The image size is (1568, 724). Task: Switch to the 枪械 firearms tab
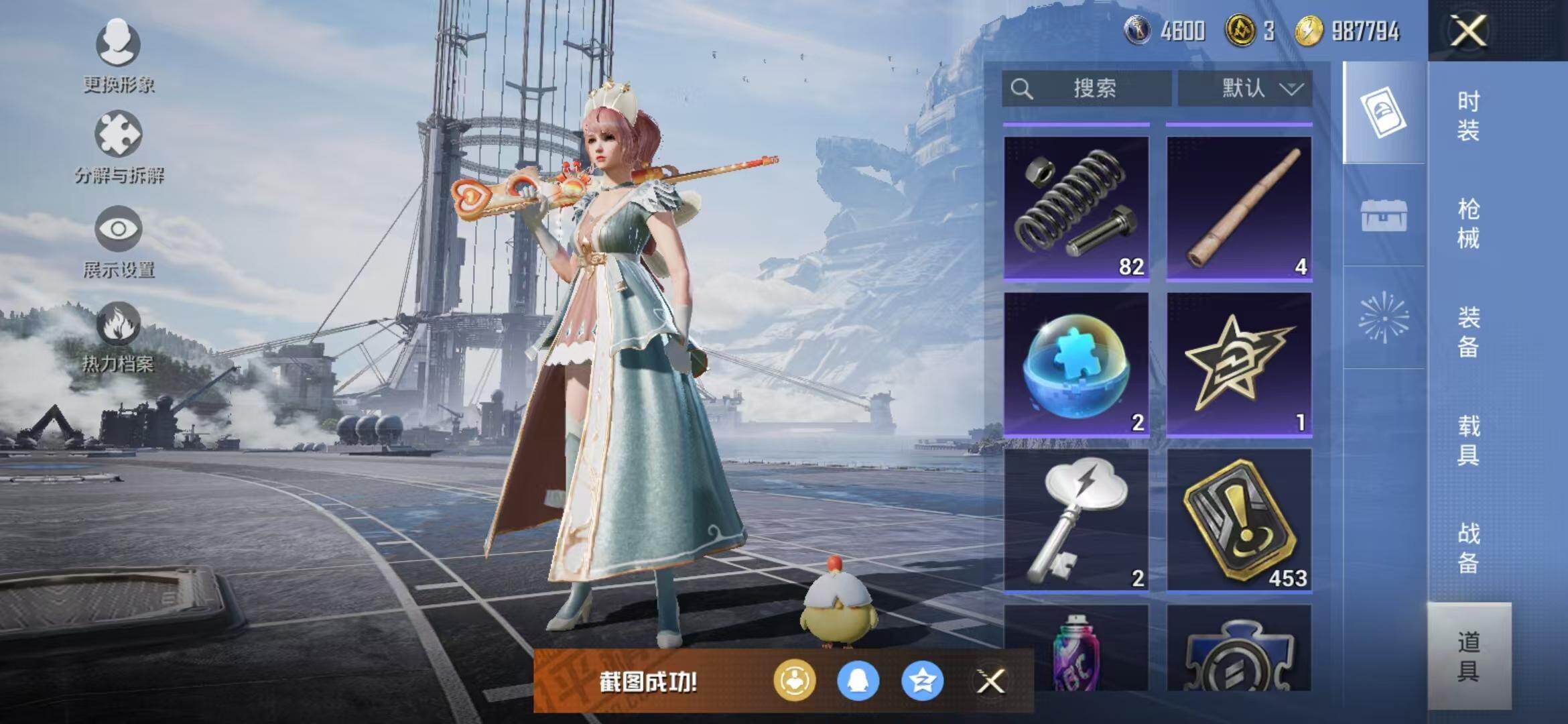tap(1468, 223)
